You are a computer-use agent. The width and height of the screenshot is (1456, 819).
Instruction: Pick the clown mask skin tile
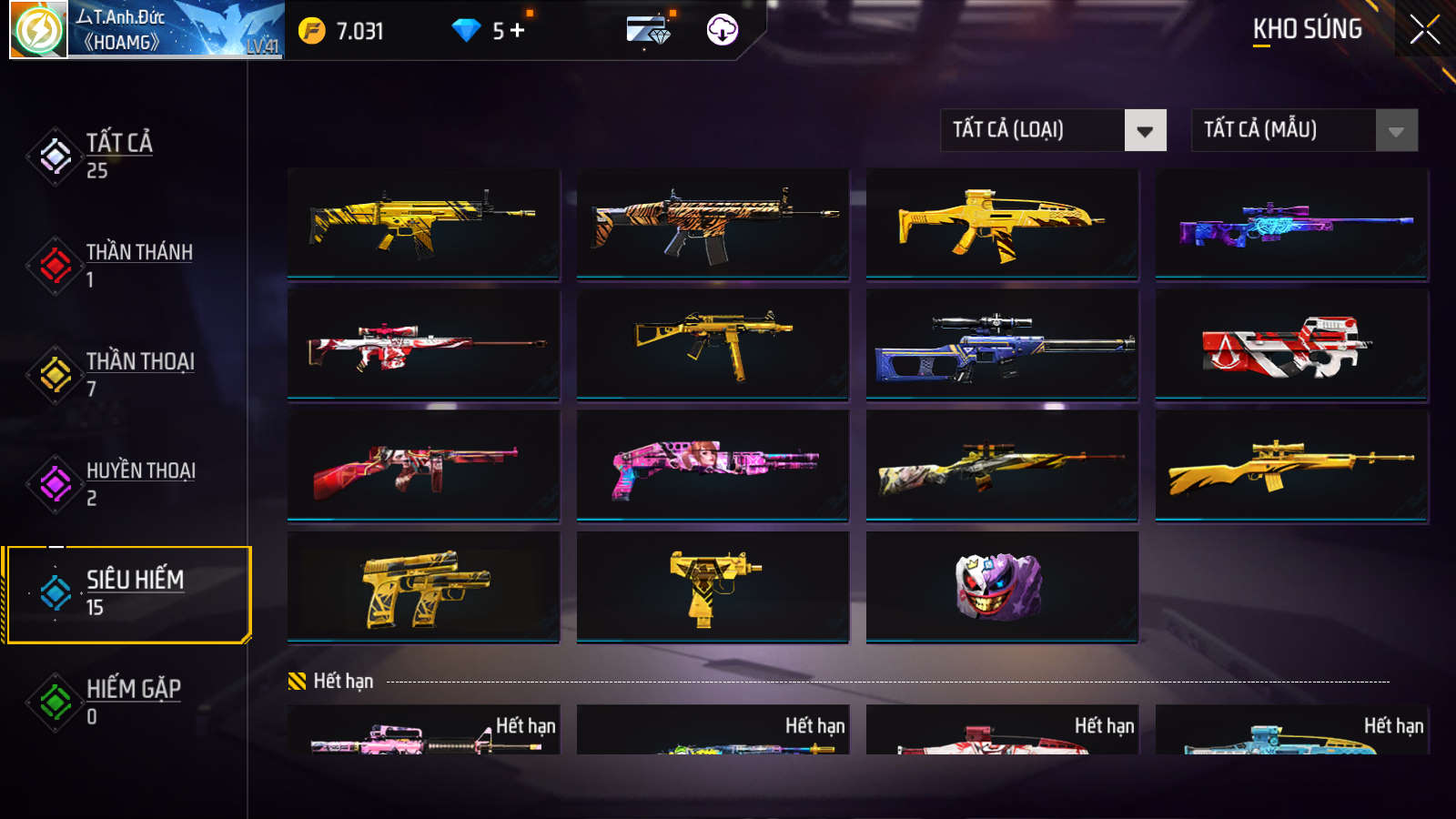point(1001,587)
